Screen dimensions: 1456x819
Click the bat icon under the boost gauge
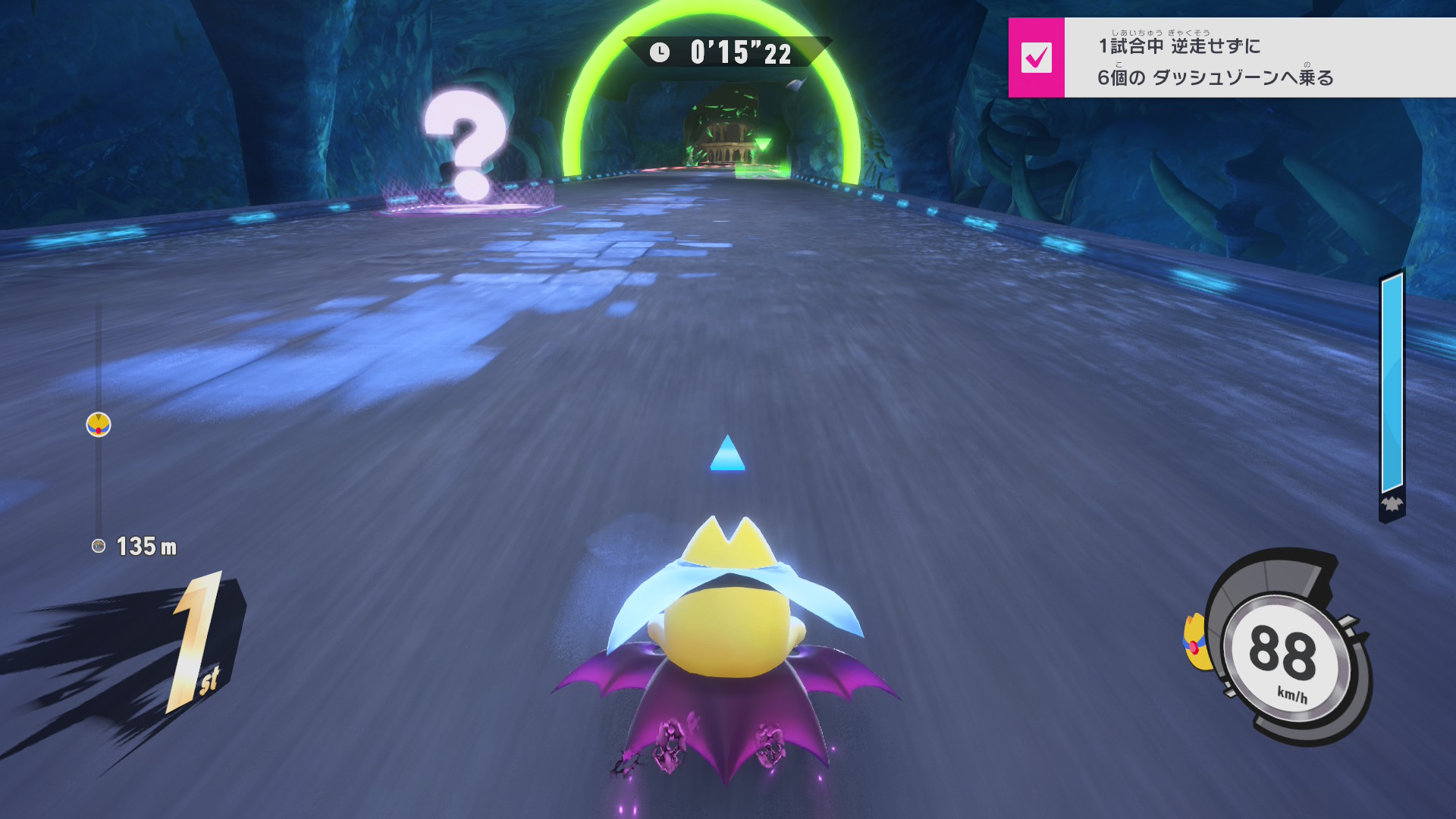1392,504
